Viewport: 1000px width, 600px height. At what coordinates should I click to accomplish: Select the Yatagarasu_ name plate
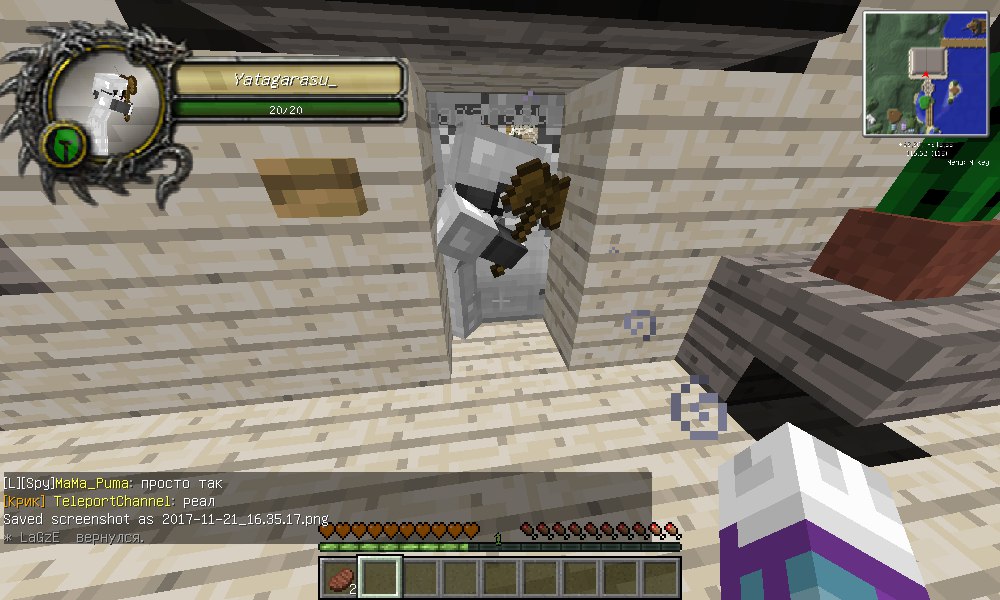click(x=287, y=79)
